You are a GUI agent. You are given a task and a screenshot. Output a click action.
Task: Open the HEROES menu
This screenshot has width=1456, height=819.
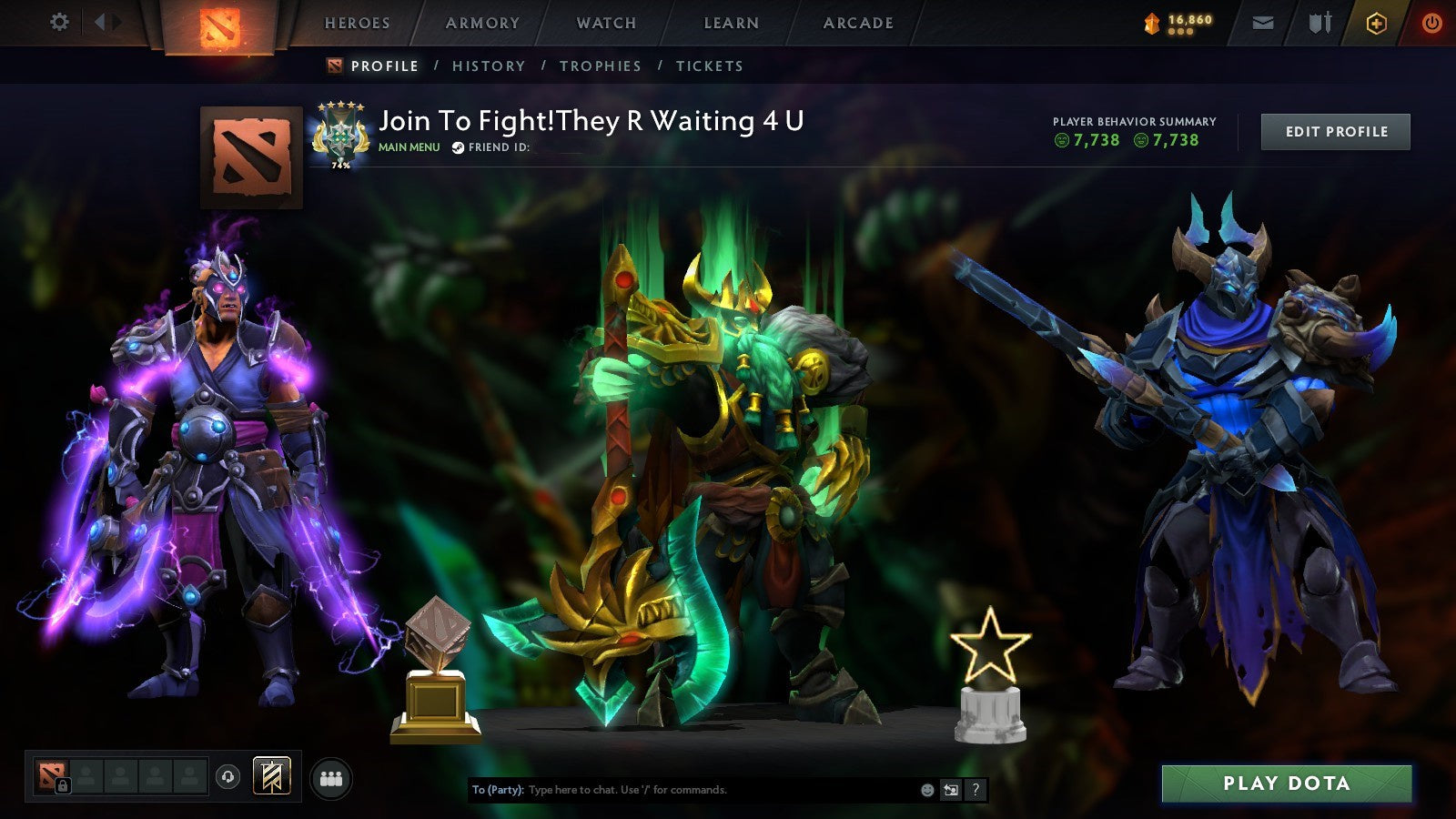point(359,23)
